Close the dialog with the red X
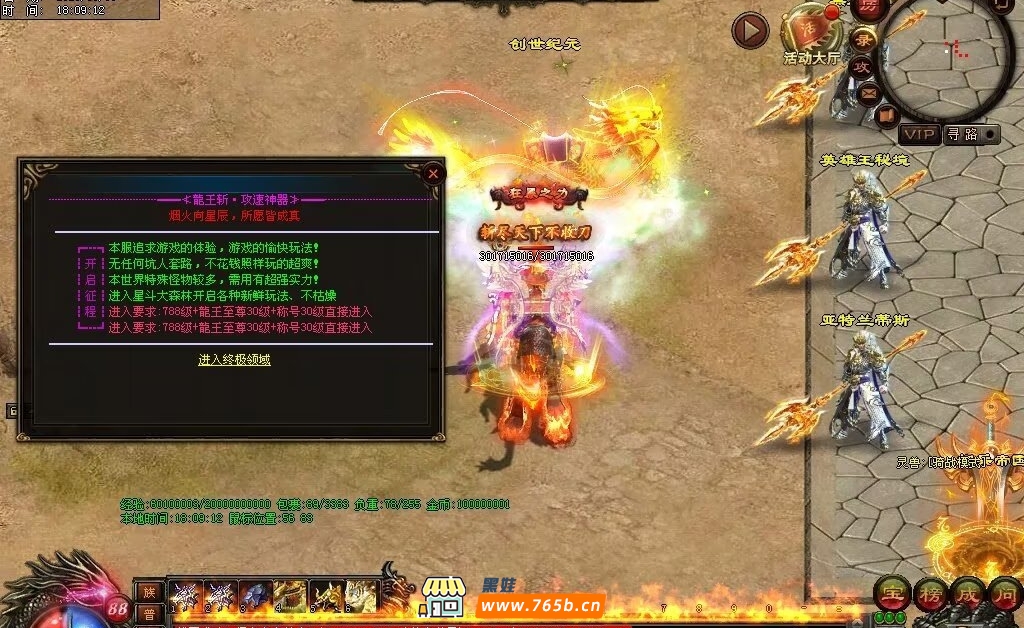This screenshot has width=1024, height=628. [433, 174]
